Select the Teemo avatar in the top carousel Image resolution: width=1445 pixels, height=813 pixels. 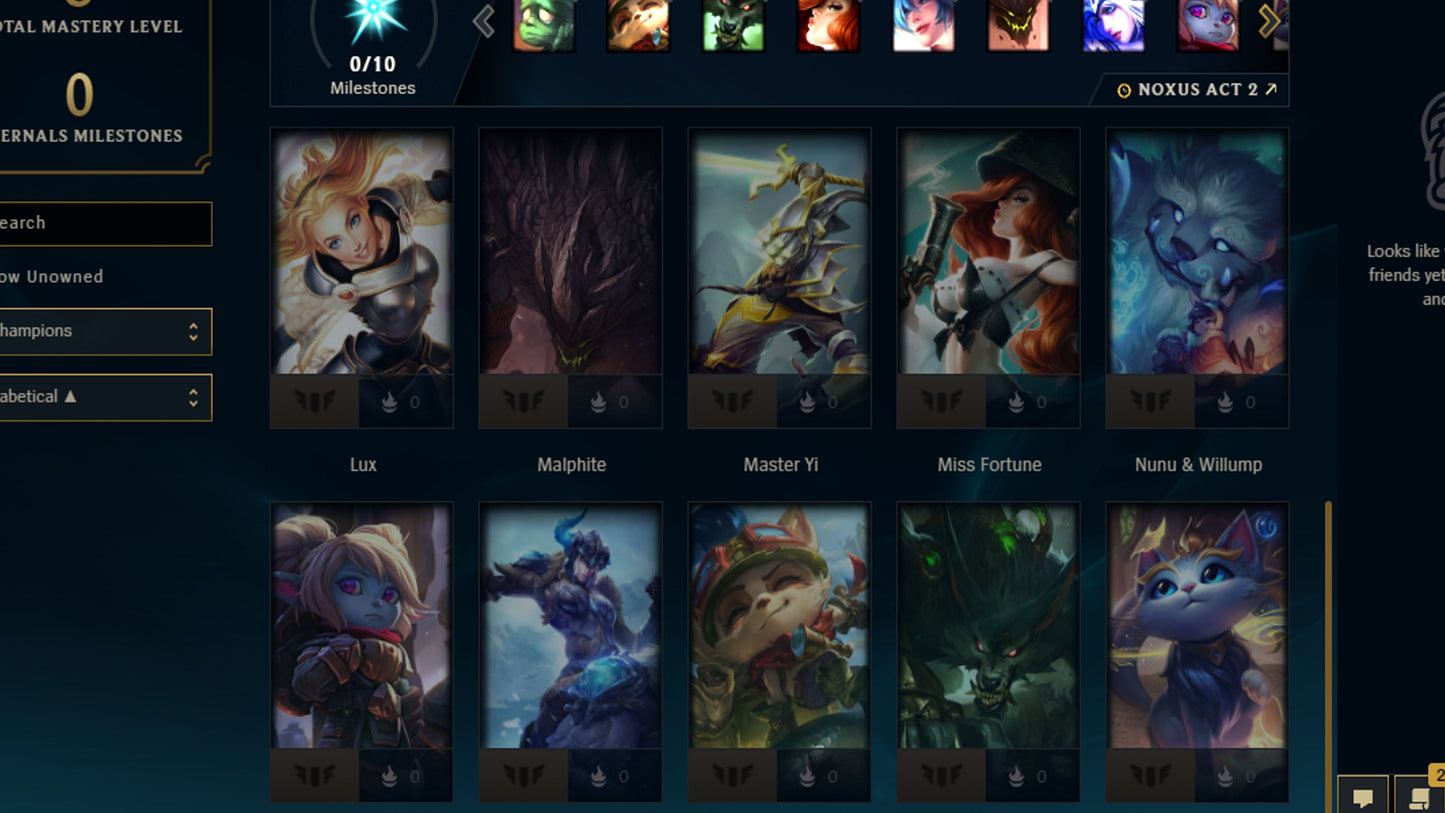pos(638,27)
